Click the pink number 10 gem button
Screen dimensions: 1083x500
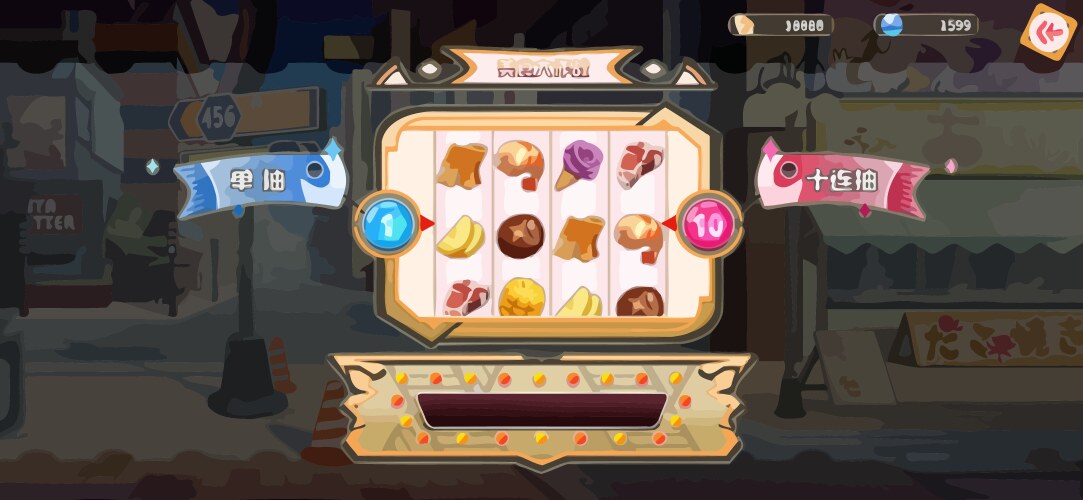[709, 224]
